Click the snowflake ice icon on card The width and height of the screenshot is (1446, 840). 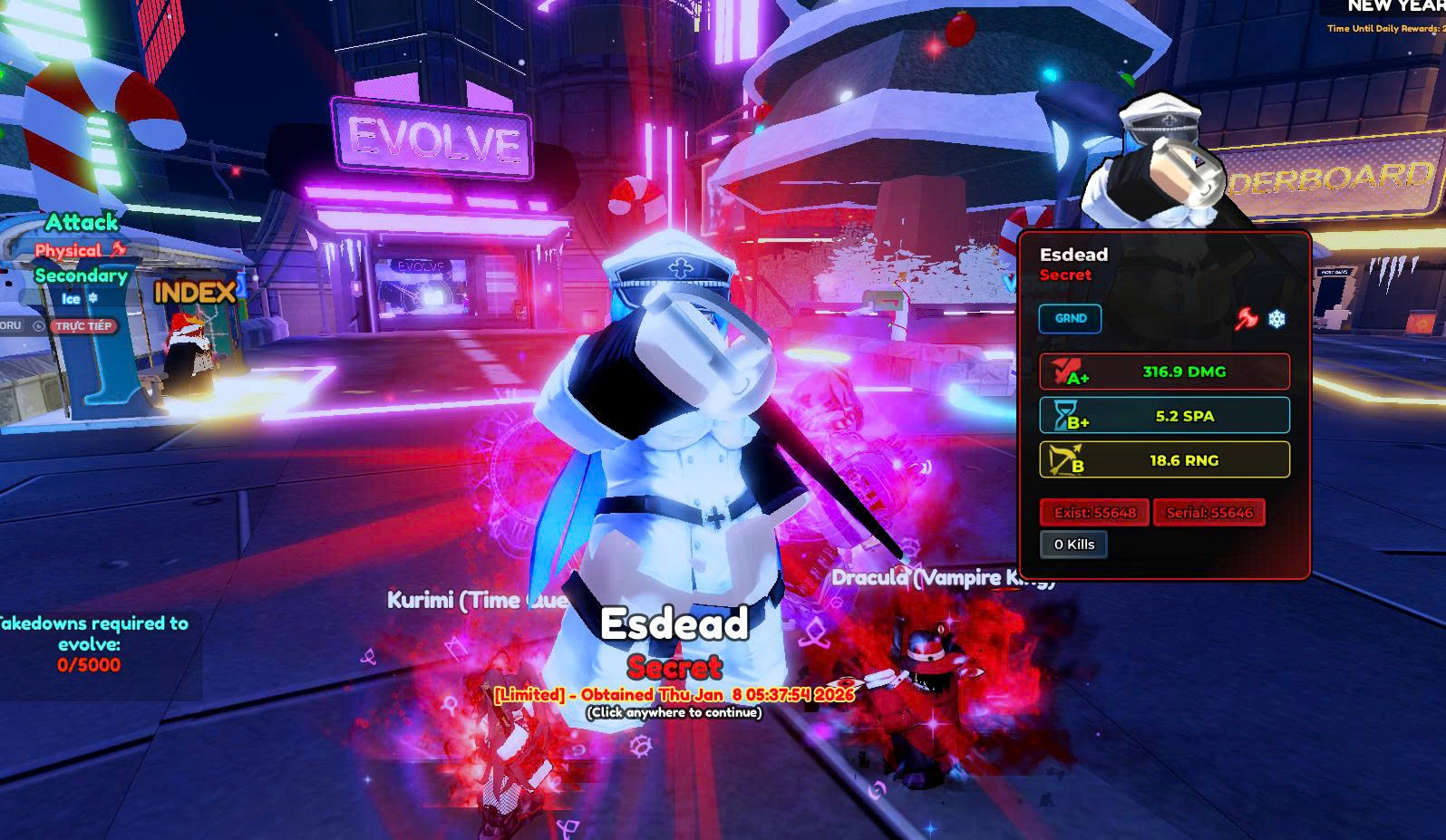[x=1276, y=319]
